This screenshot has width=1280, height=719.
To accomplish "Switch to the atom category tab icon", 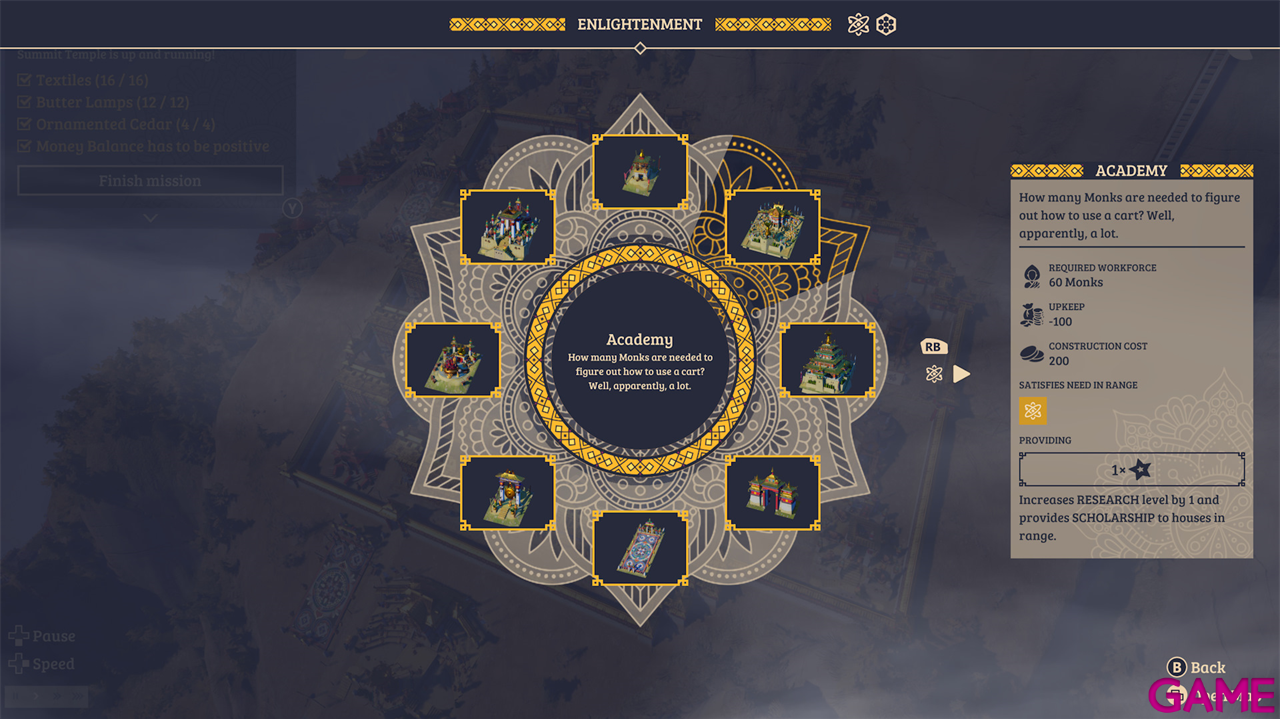I will tap(858, 25).
